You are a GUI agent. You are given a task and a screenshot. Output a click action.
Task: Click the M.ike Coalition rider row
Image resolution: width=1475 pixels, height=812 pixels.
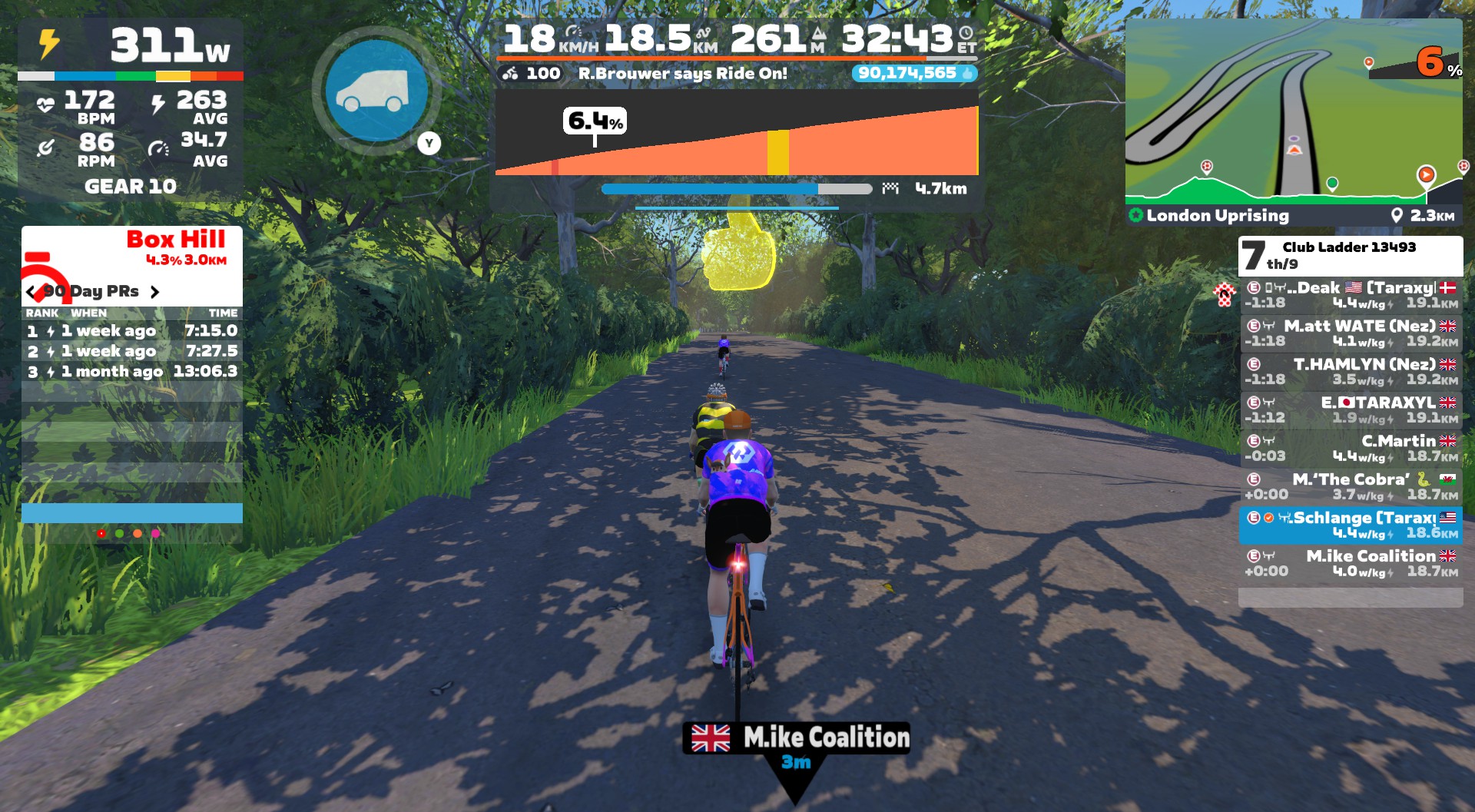1351,564
